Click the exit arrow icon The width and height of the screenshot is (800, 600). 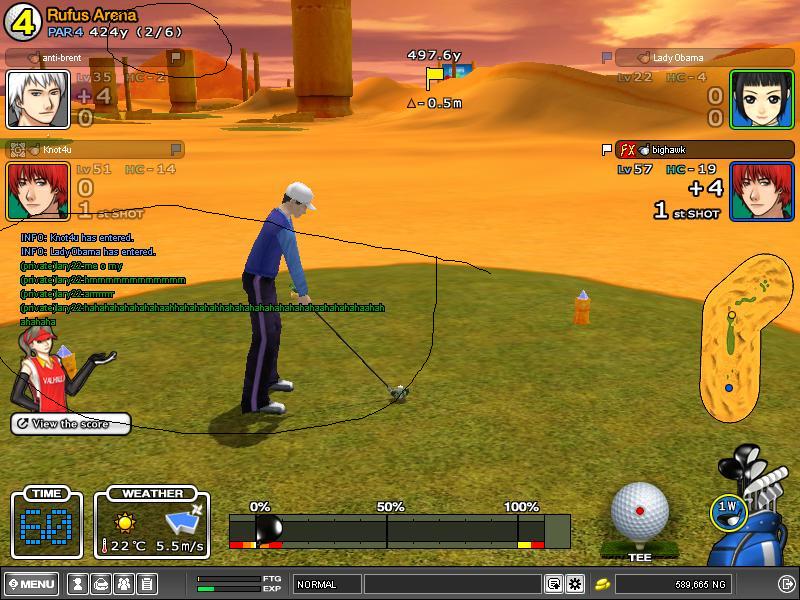785,584
